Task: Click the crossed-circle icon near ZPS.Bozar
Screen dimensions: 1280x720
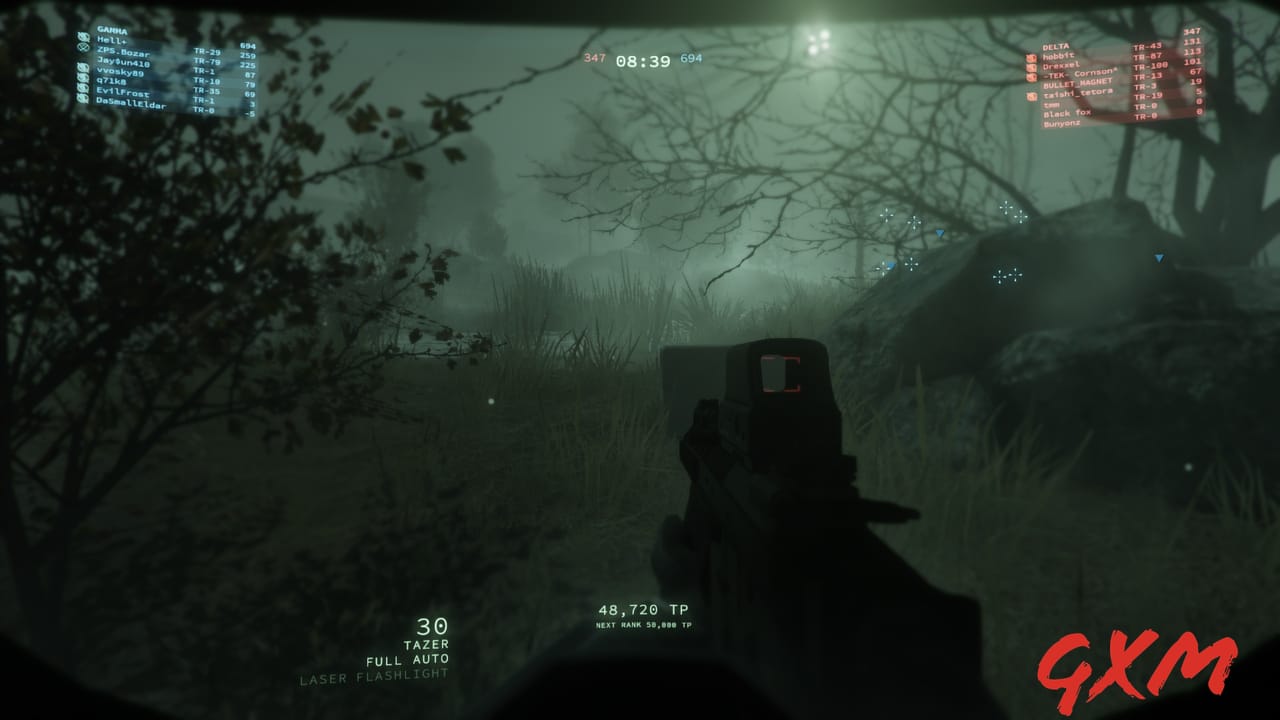Action: coord(82,46)
